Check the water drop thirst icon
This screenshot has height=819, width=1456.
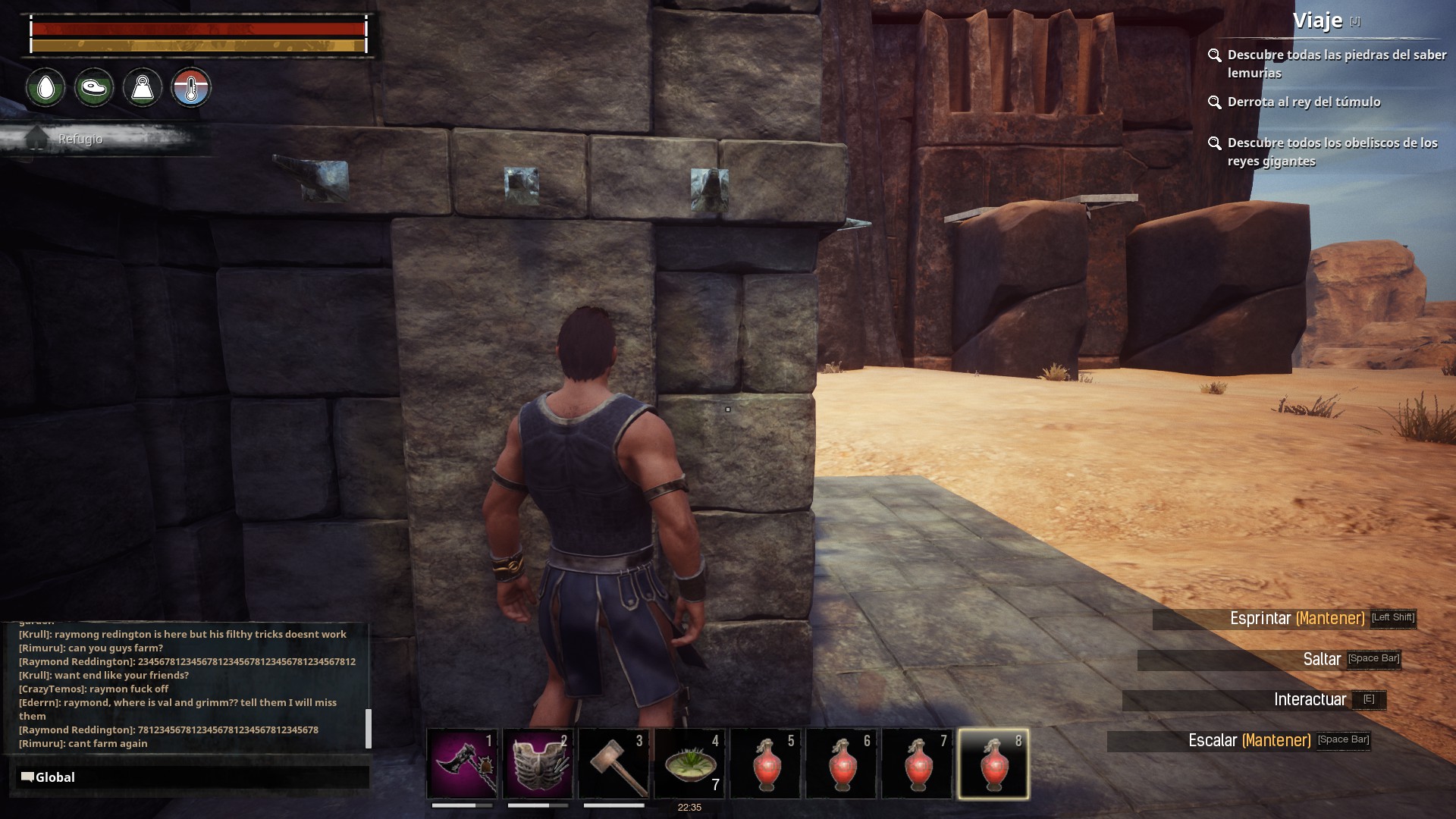tap(45, 88)
